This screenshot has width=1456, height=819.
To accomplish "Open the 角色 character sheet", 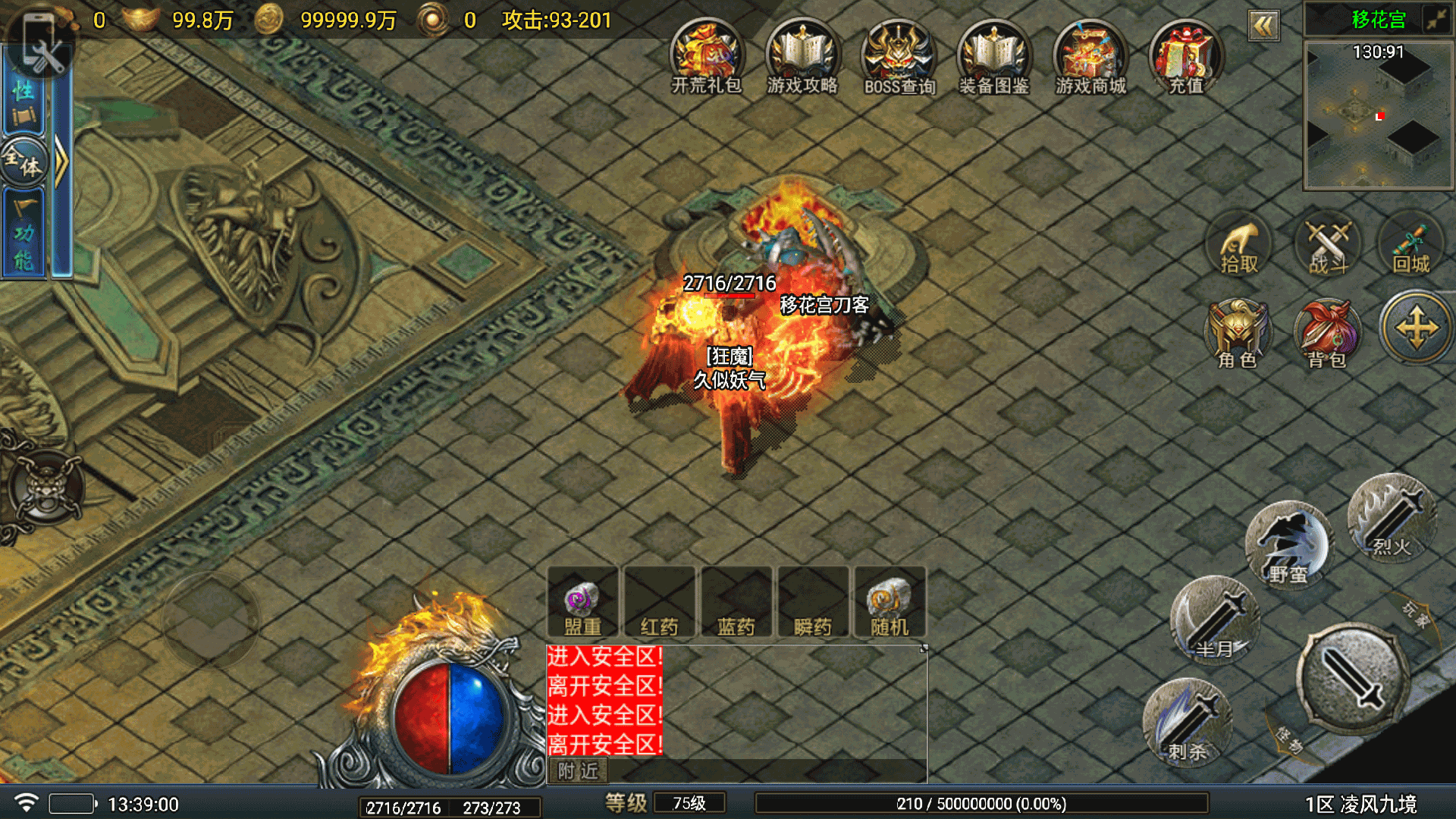I will click(x=1238, y=334).
